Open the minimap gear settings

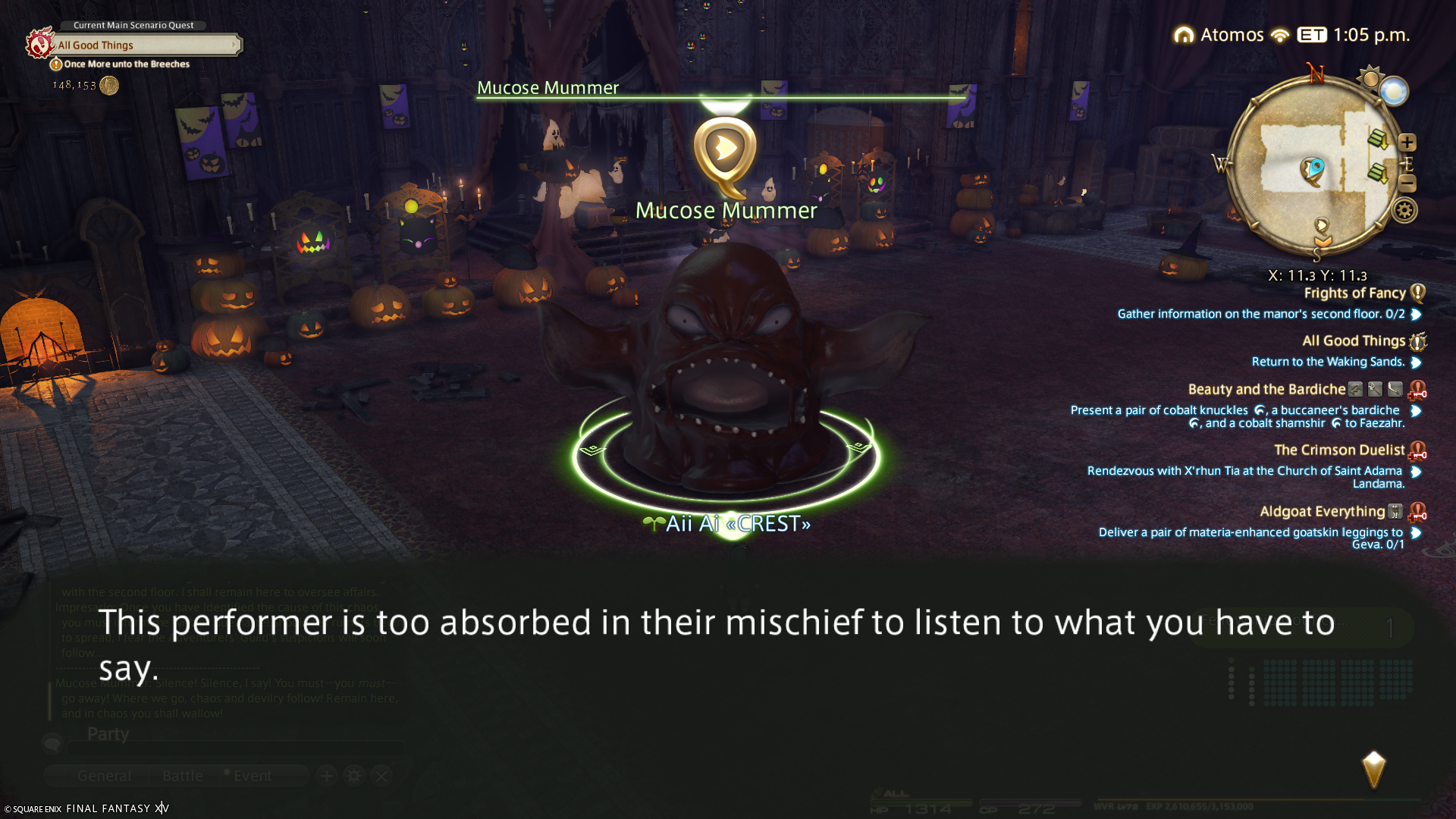click(1404, 211)
